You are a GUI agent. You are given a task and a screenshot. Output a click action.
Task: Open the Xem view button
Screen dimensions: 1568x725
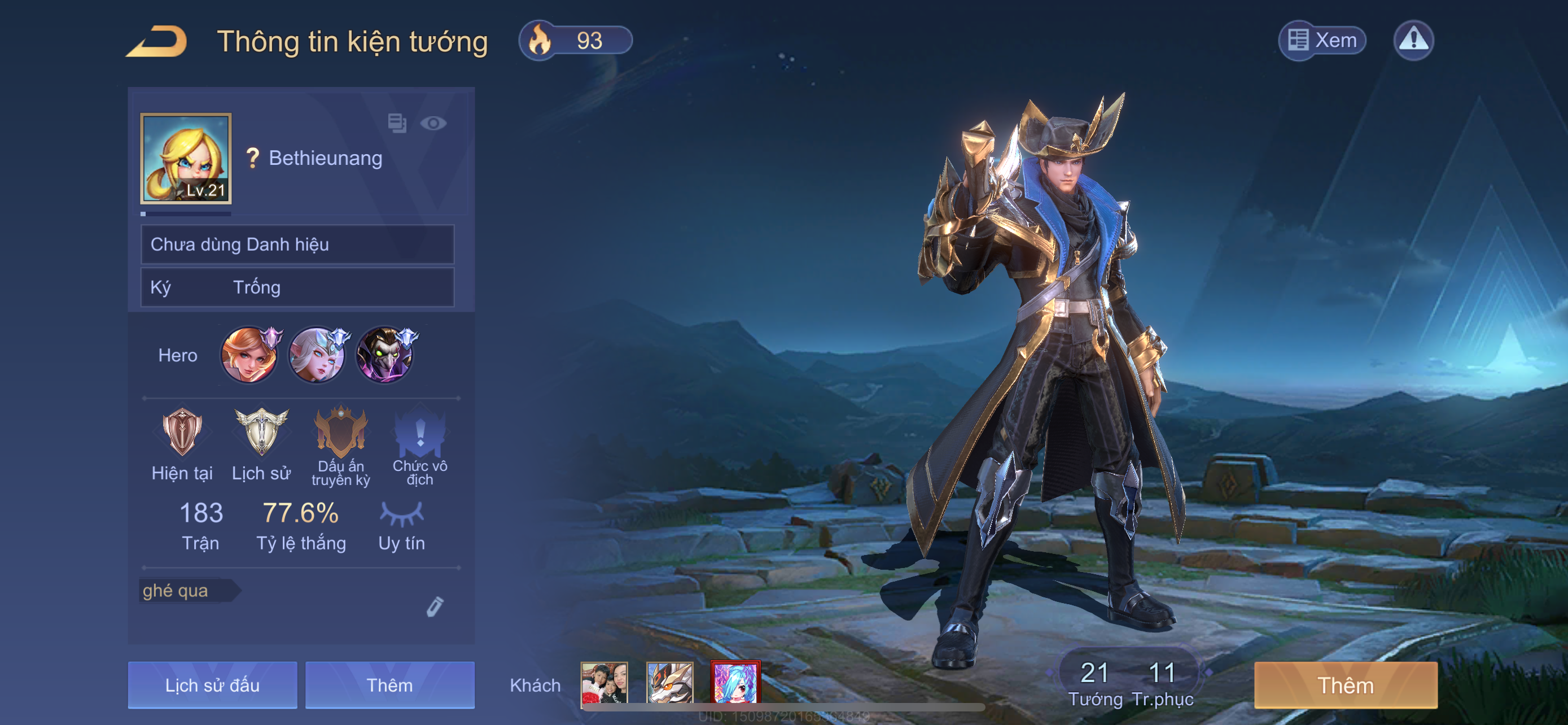[1322, 40]
